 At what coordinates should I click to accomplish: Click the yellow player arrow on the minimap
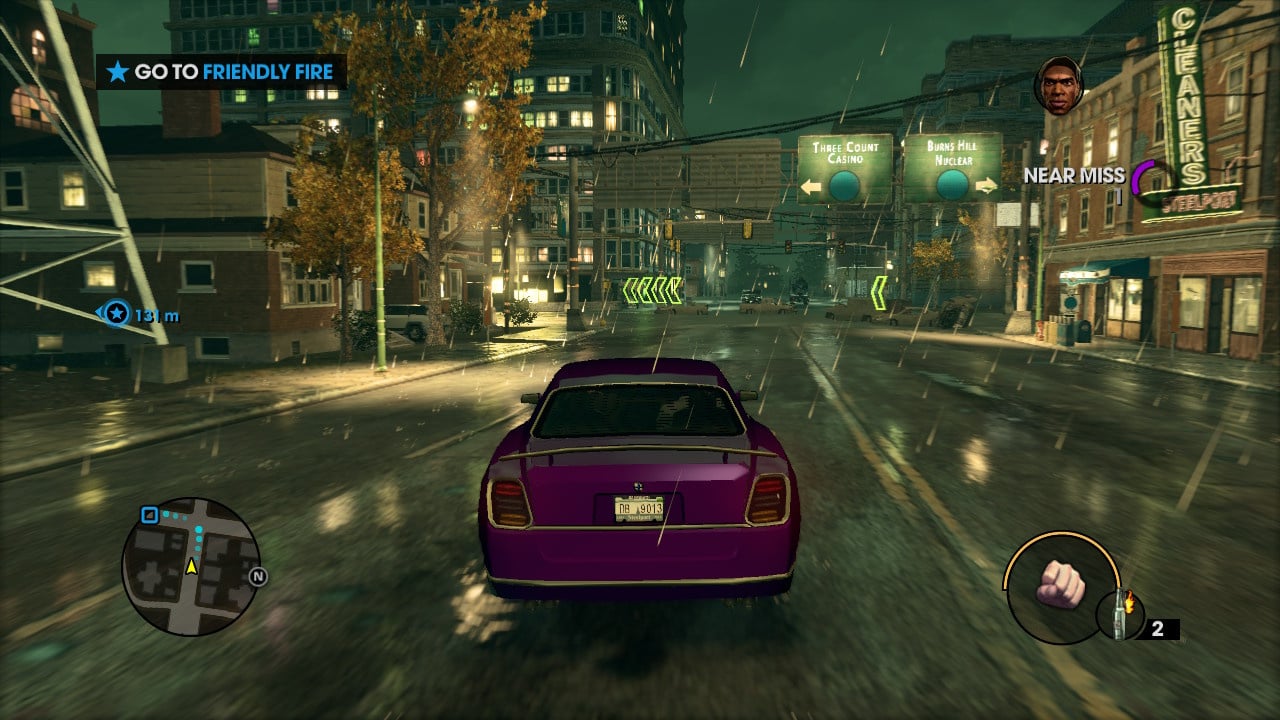[190, 564]
